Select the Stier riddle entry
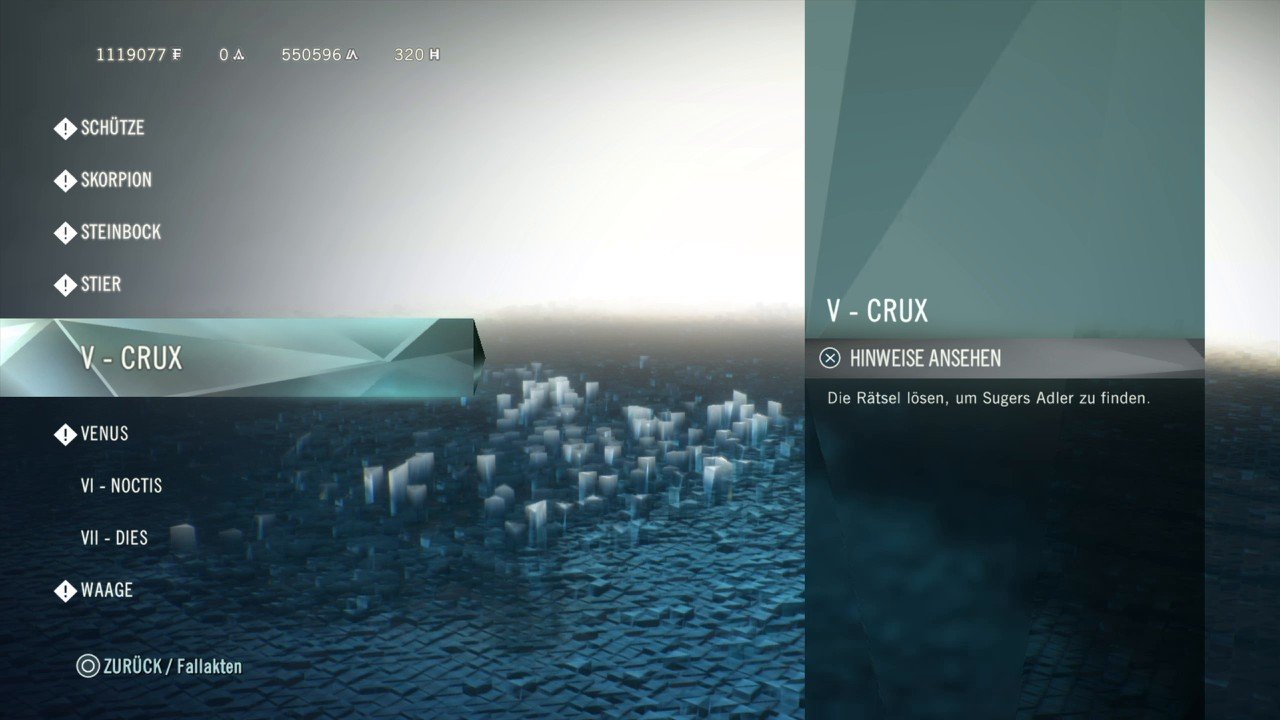 click(100, 284)
